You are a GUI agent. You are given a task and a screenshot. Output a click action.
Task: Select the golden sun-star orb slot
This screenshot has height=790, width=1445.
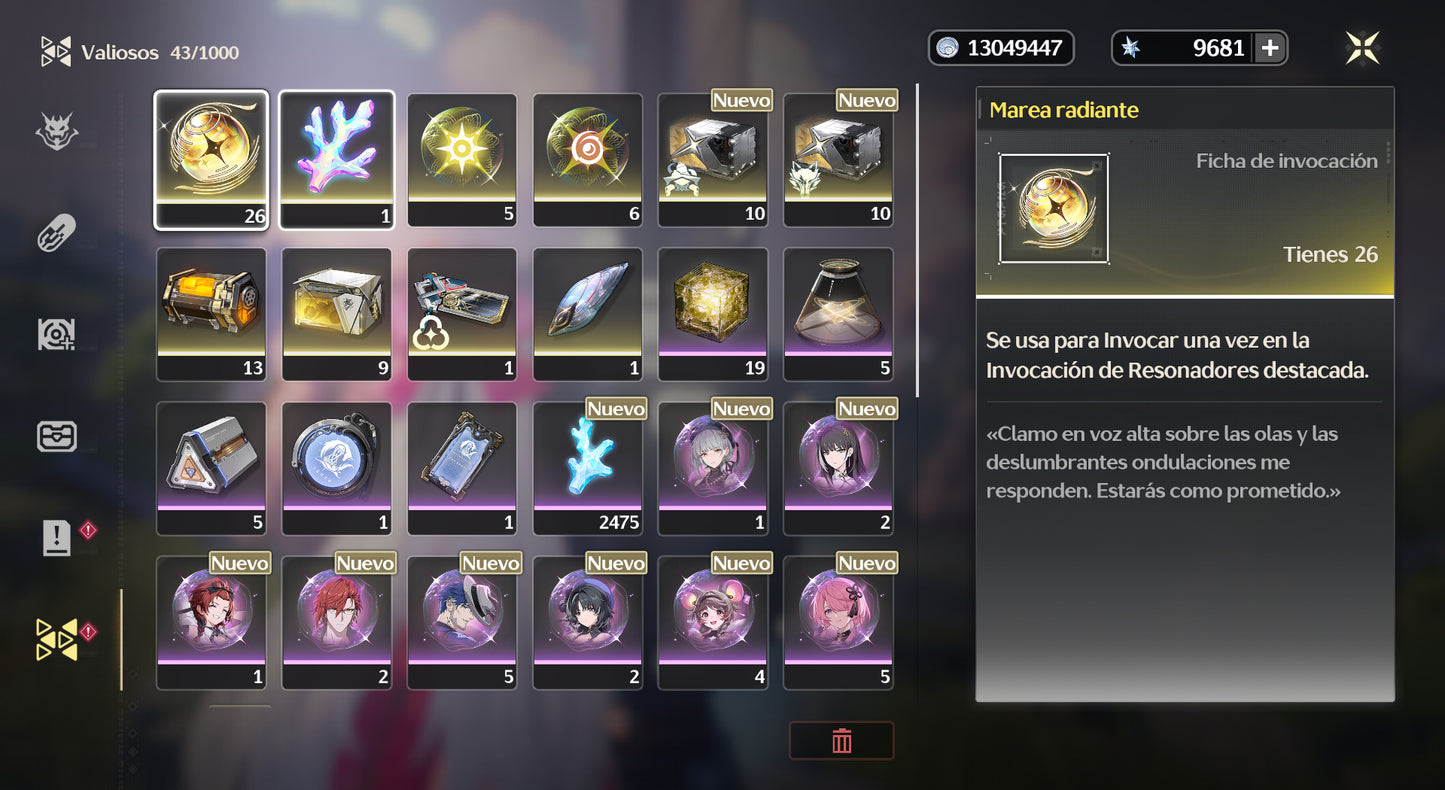[462, 159]
